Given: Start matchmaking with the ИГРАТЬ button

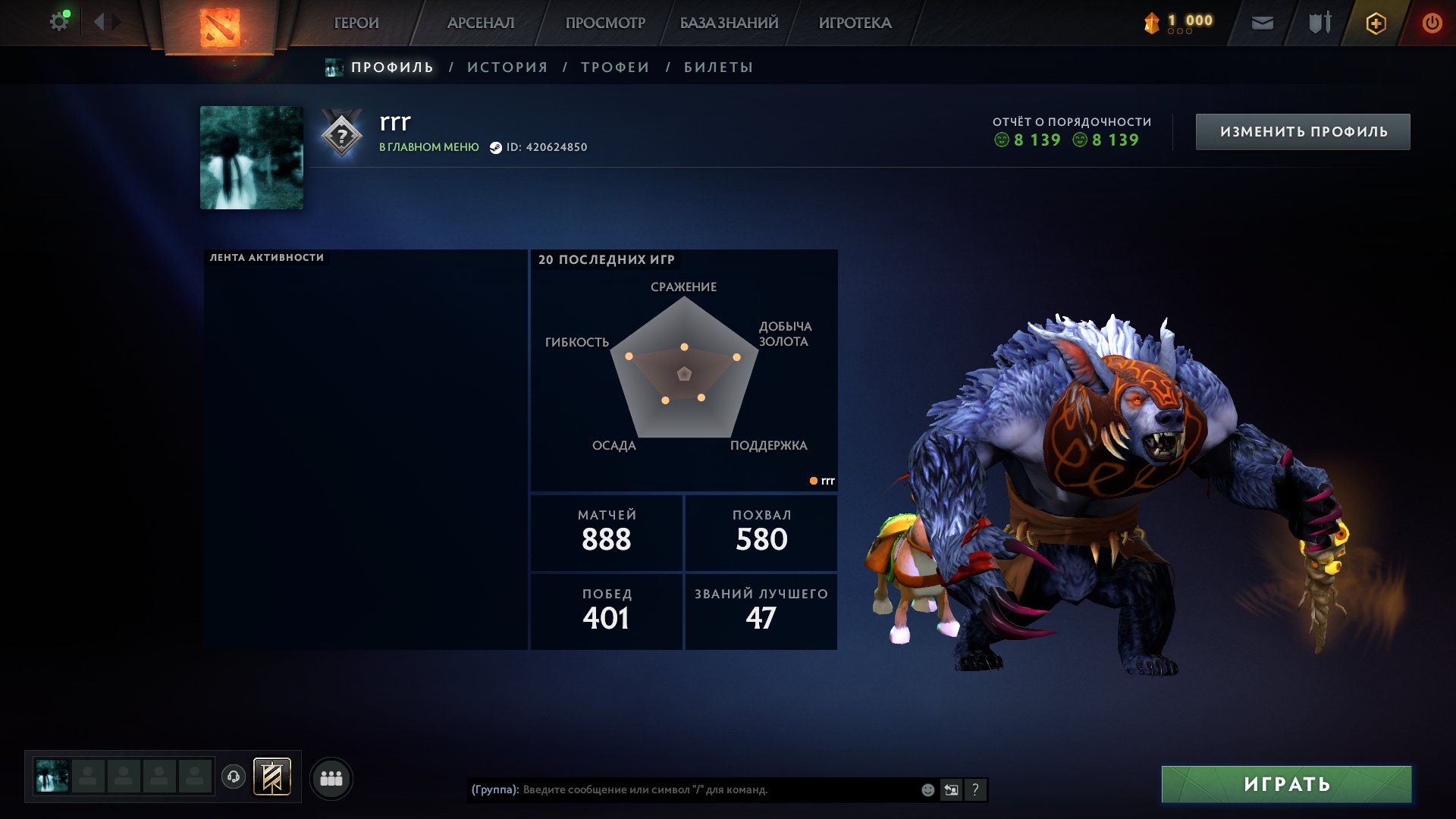Looking at the screenshot, I should pos(1286,784).
